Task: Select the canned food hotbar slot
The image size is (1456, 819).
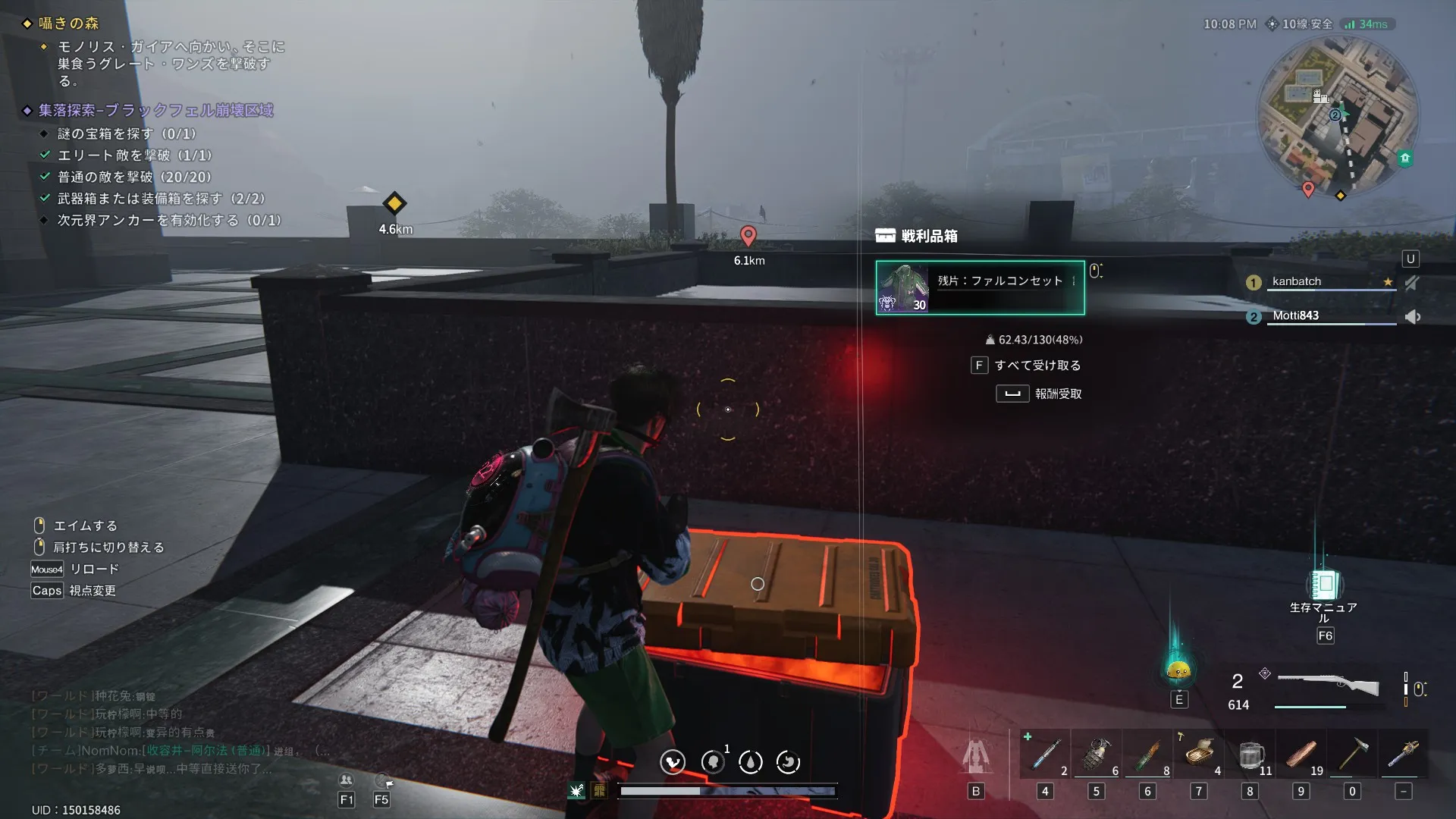Action: pos(1199,755)
